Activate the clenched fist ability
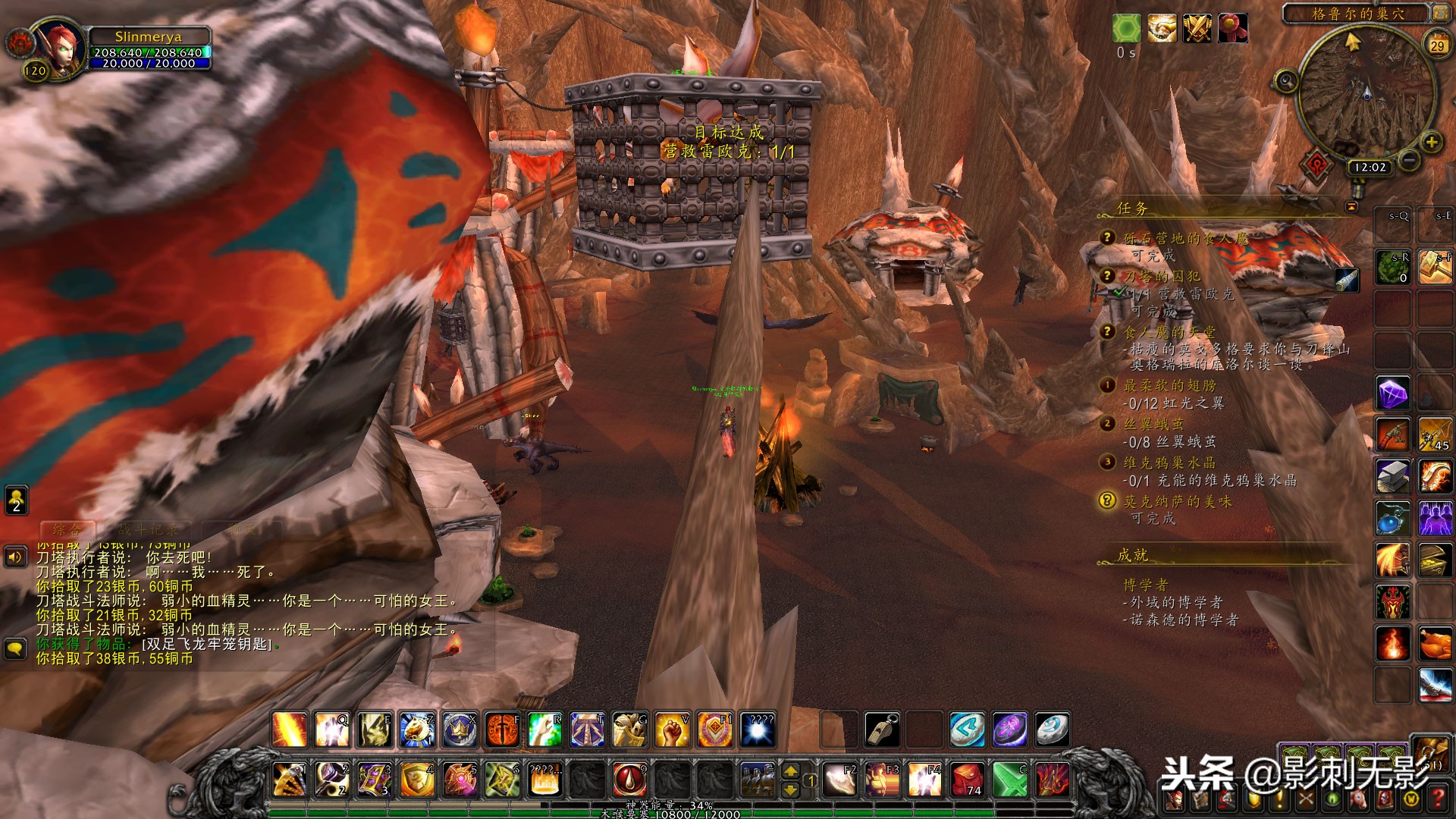The height and width of the screenshot is (819, 1456). (x=671, y=730)
